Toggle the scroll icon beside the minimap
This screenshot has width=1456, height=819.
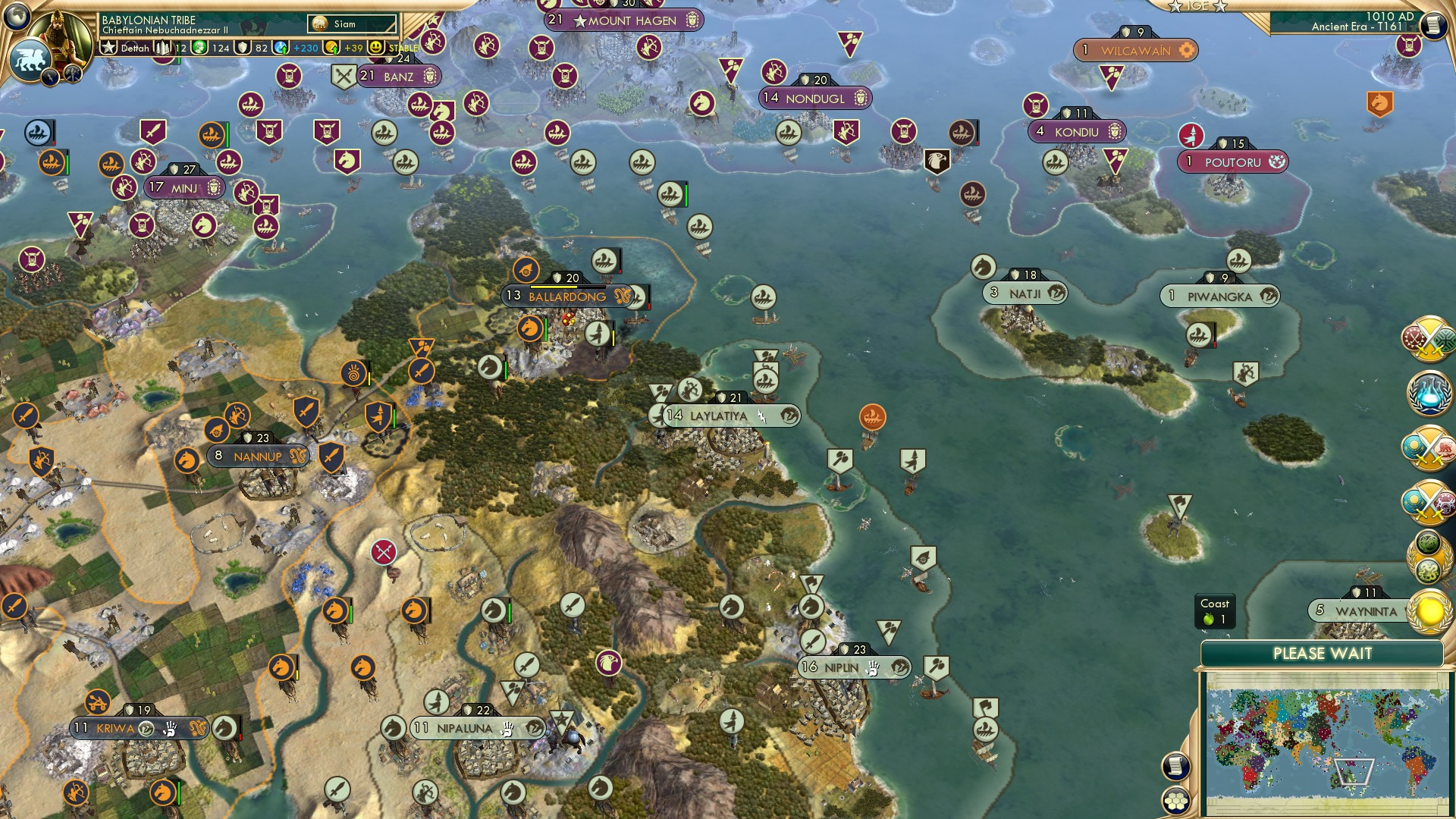pyautogui.click(x=1175, y=765)
